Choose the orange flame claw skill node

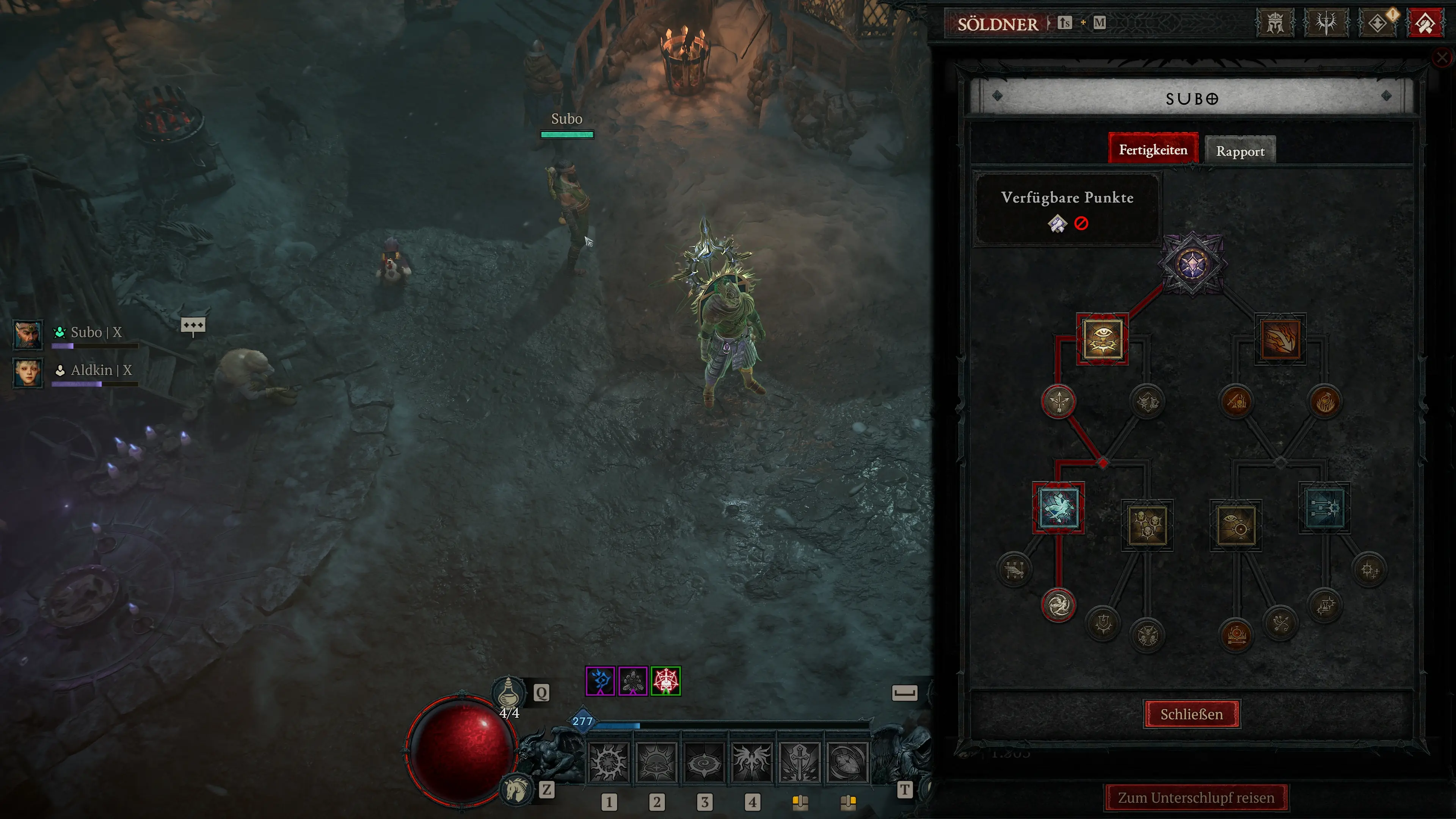coord(1280,339)
